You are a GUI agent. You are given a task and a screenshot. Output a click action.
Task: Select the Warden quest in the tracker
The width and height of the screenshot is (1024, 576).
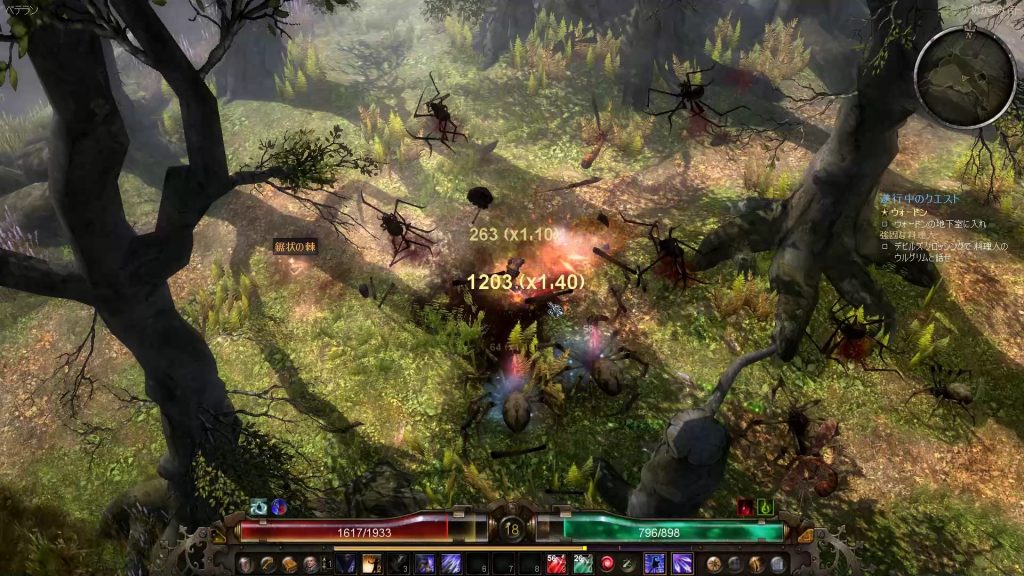click(908, 212)
